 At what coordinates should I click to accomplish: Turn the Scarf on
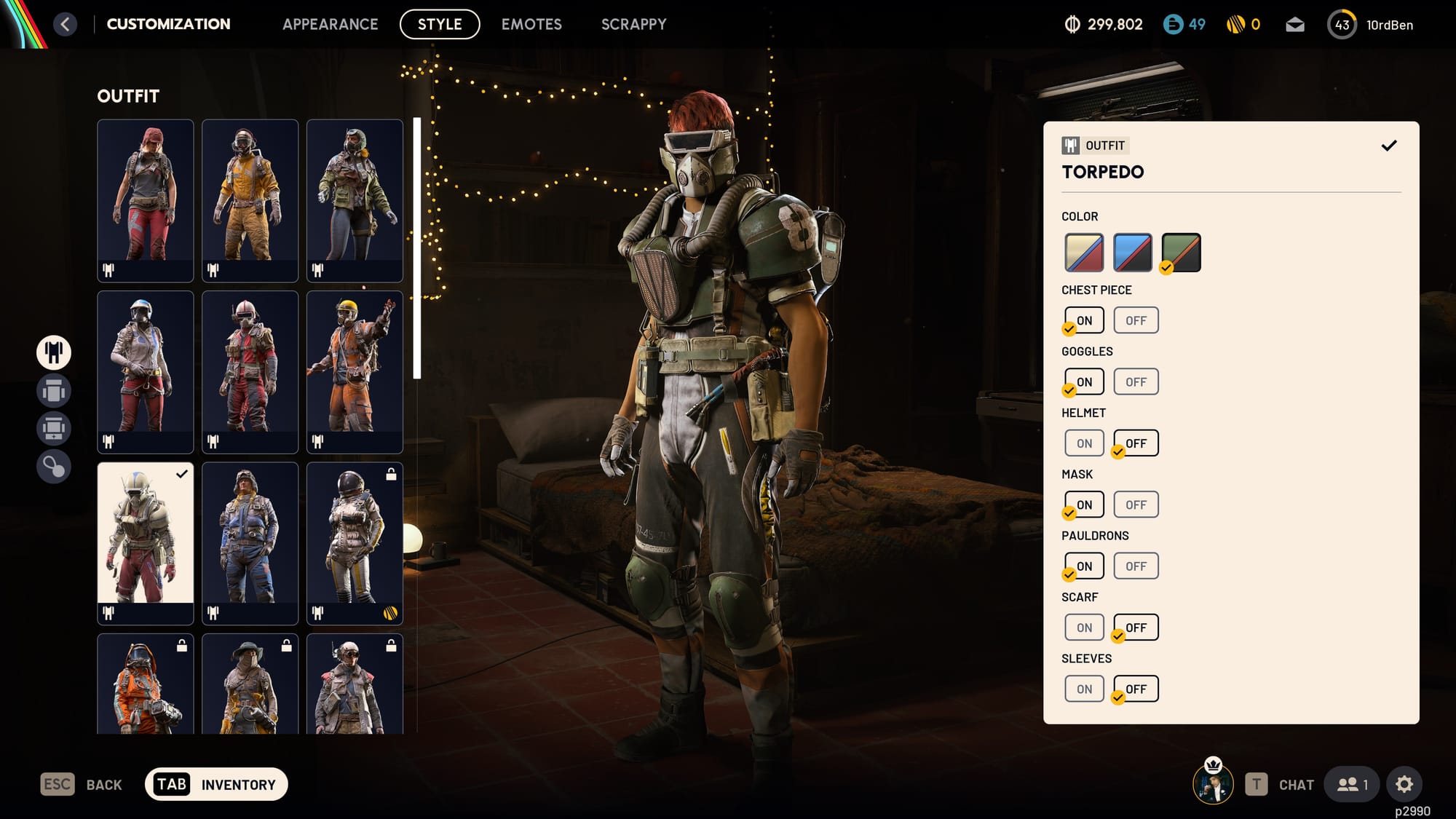pyautogui.click(x=1084, y=628)
